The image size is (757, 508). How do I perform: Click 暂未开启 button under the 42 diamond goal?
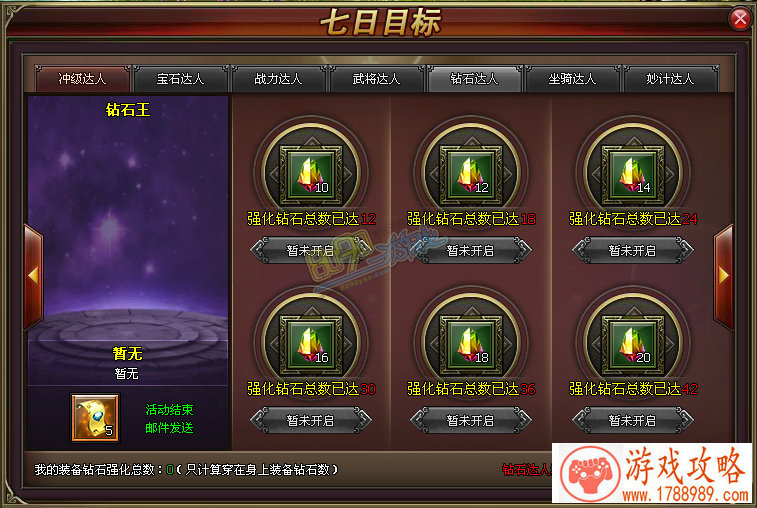tap(632, 421)
